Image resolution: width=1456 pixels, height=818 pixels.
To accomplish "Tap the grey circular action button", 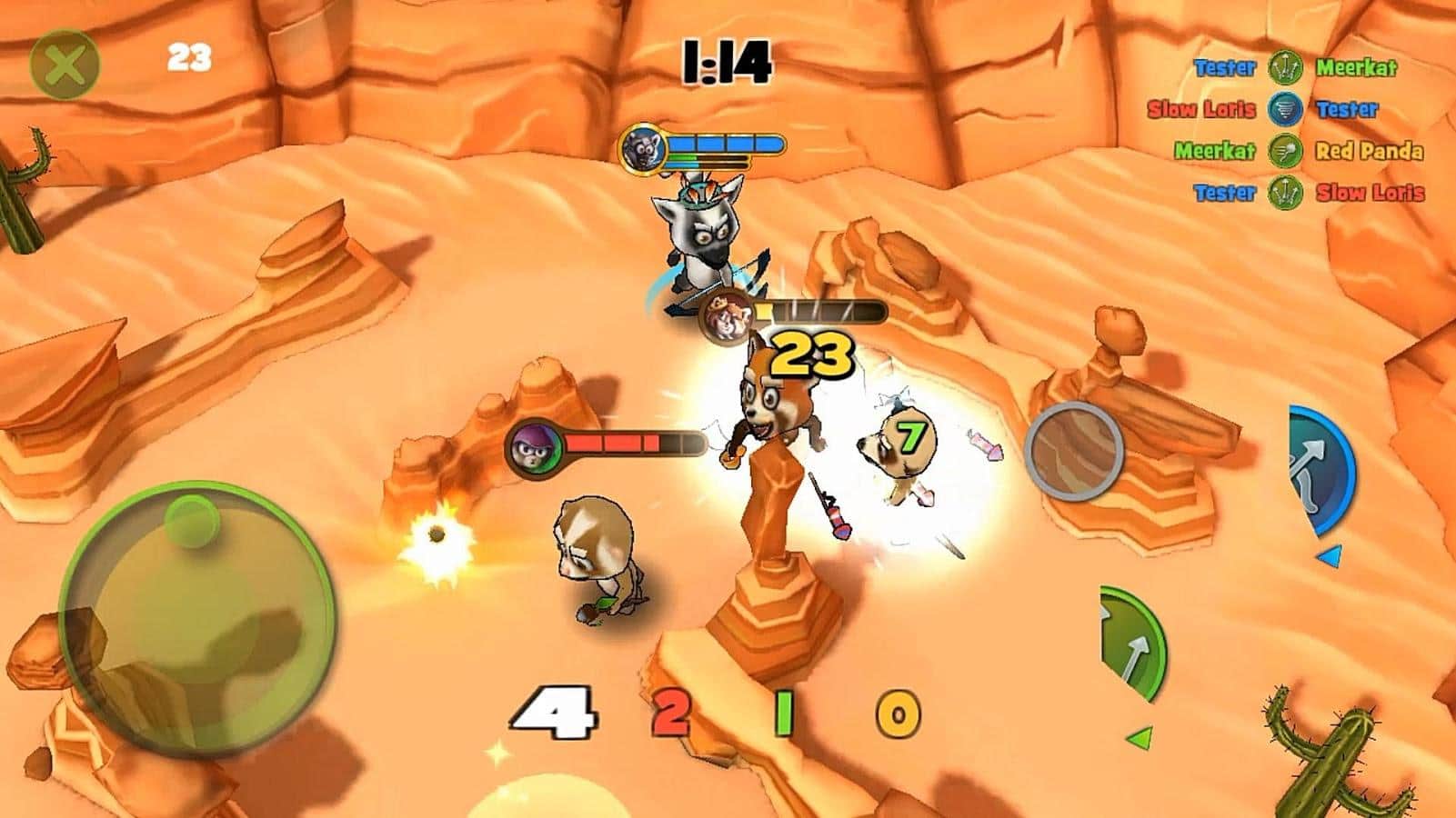I will 1074,449.
